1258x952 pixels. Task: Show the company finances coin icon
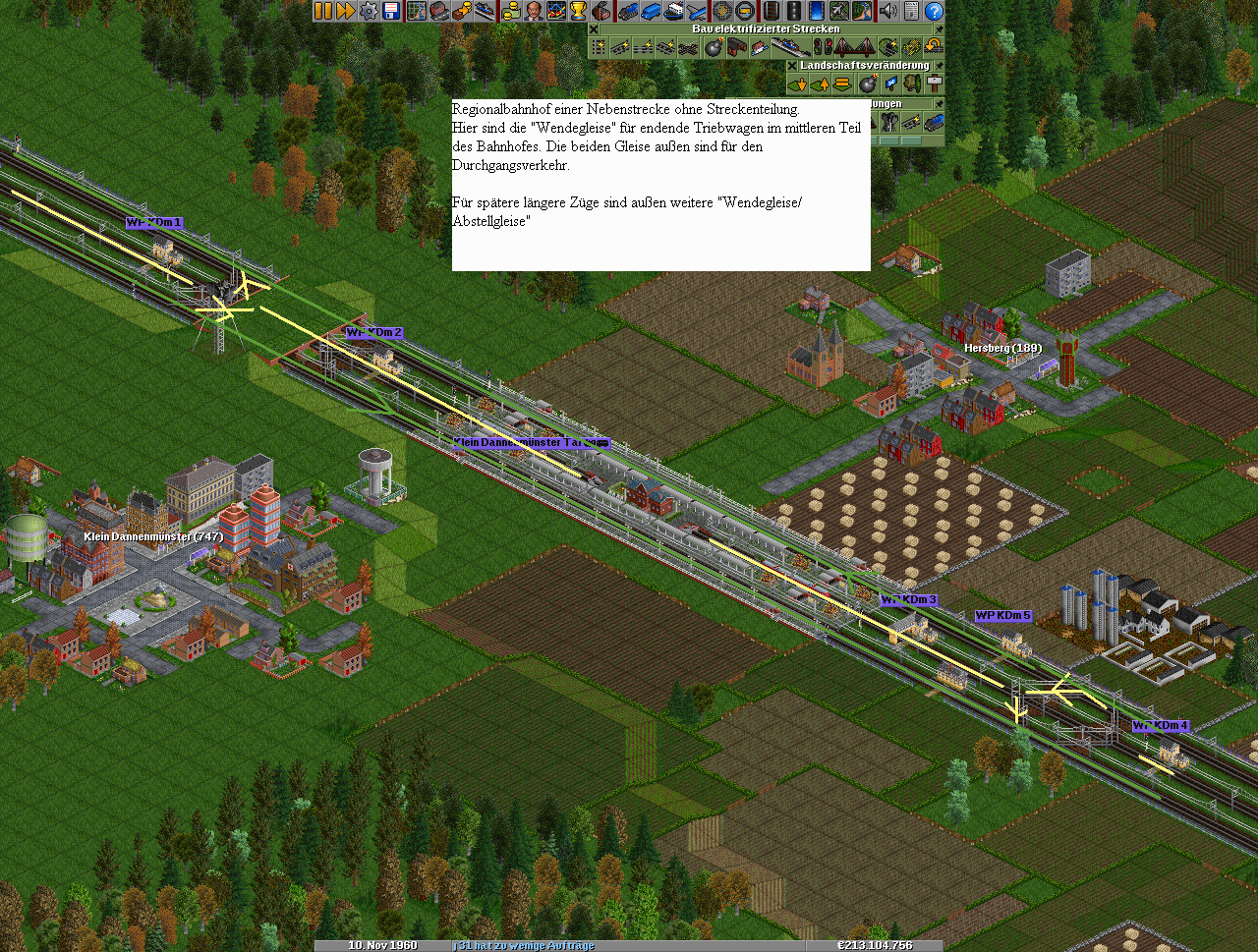[x=510, y=11]
